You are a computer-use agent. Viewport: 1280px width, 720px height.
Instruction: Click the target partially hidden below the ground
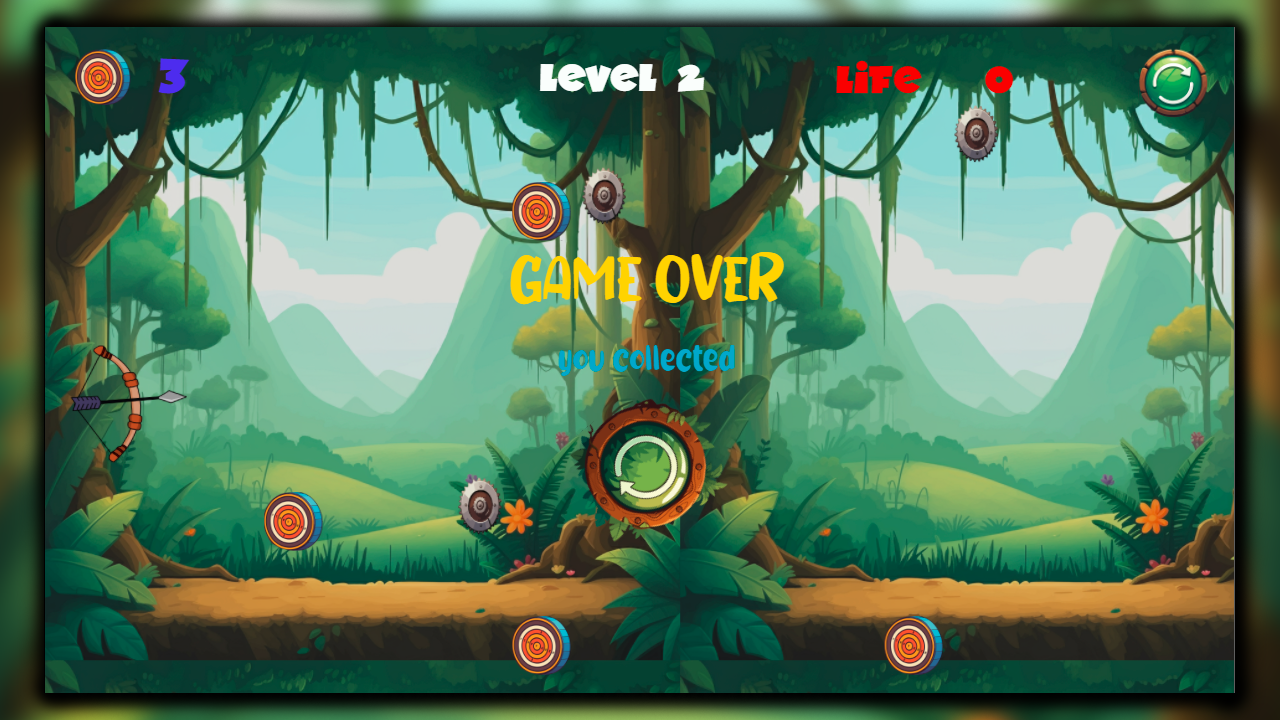(540, 646)
